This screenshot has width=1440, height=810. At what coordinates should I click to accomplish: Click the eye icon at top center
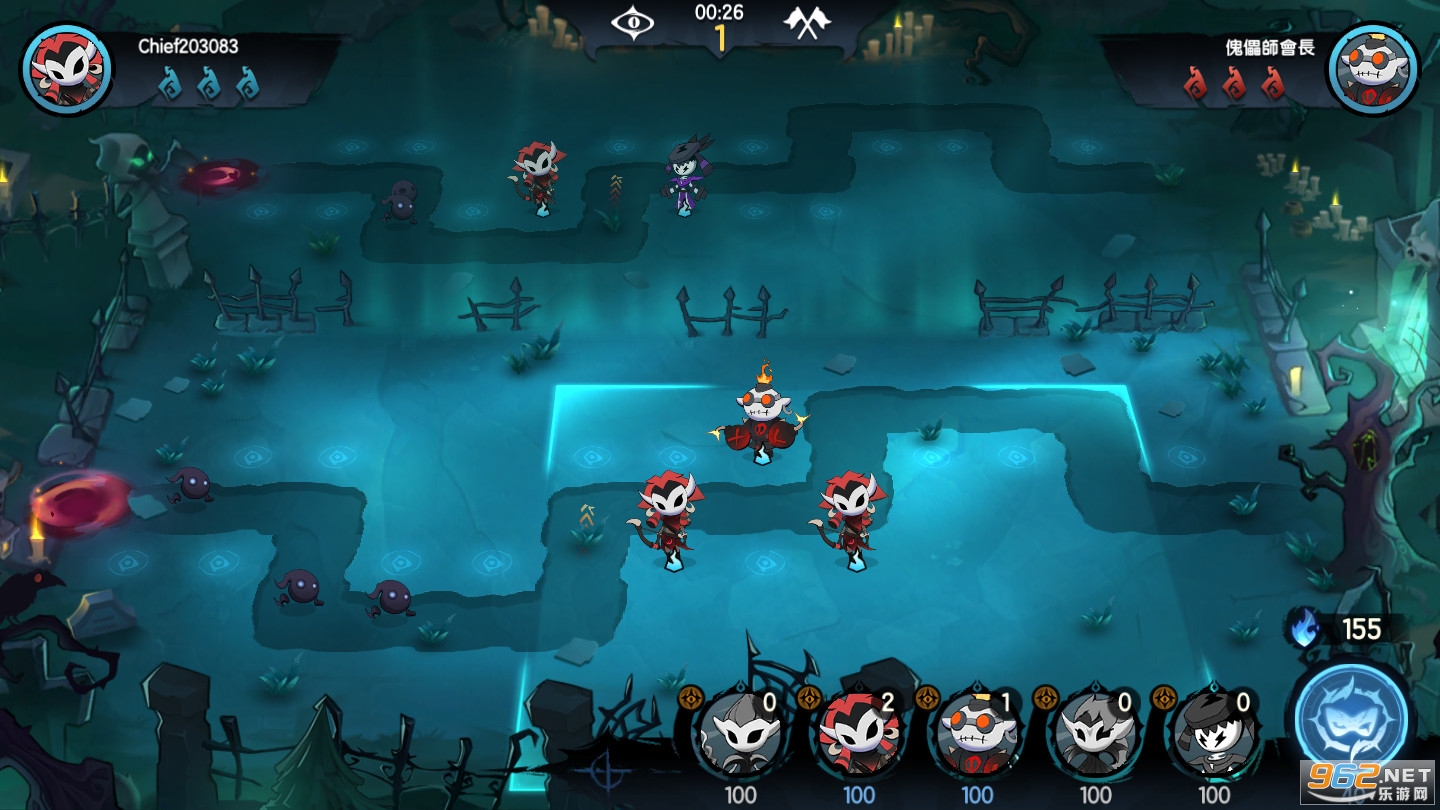click(633, 22)
